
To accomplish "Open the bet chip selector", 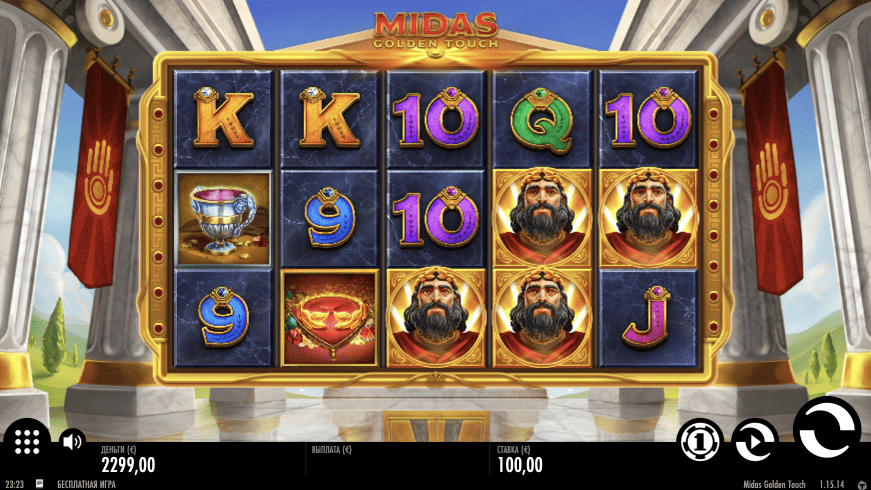I will click(x=701, y=440).
